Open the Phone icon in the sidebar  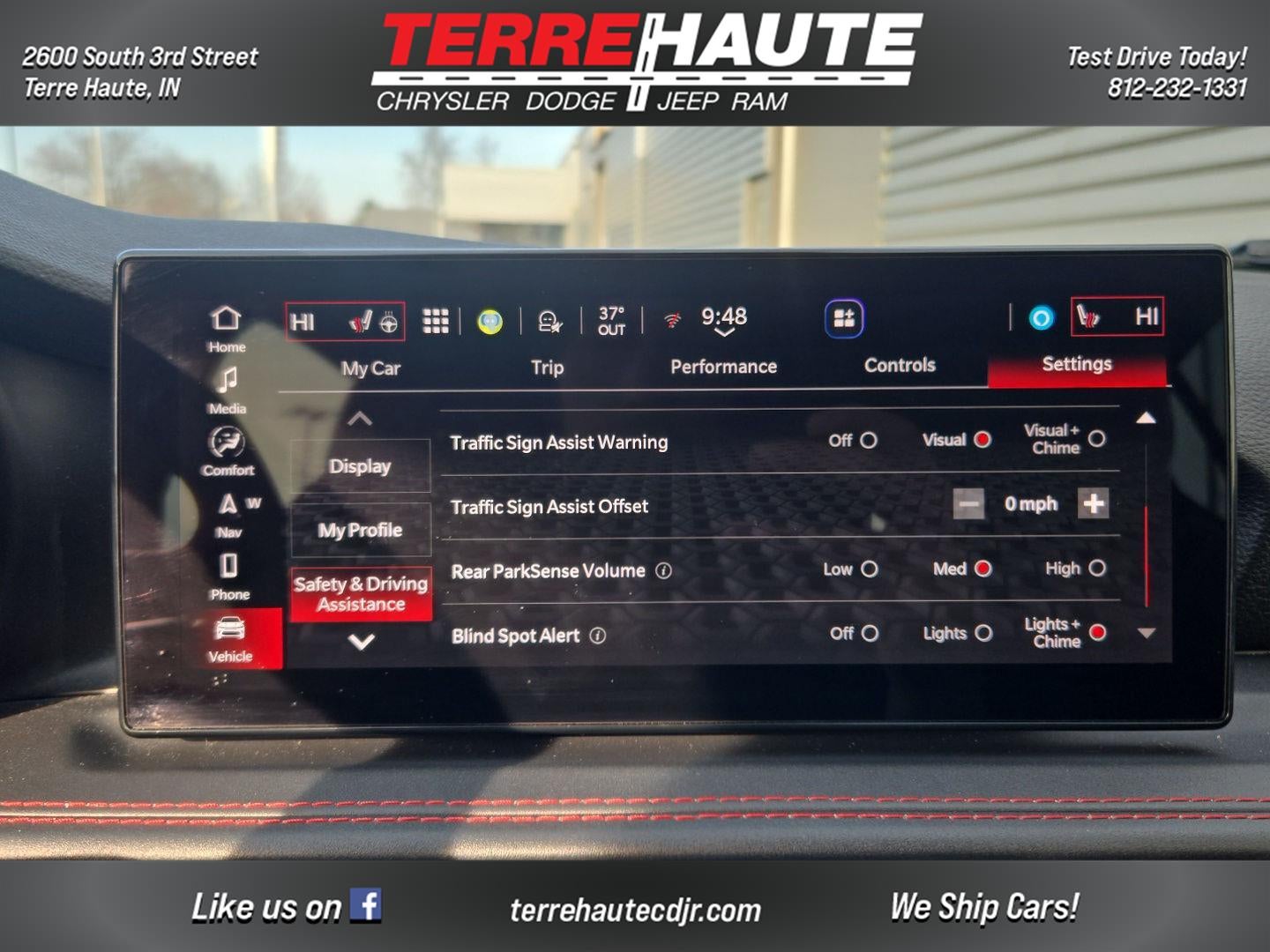coord(228,569)
